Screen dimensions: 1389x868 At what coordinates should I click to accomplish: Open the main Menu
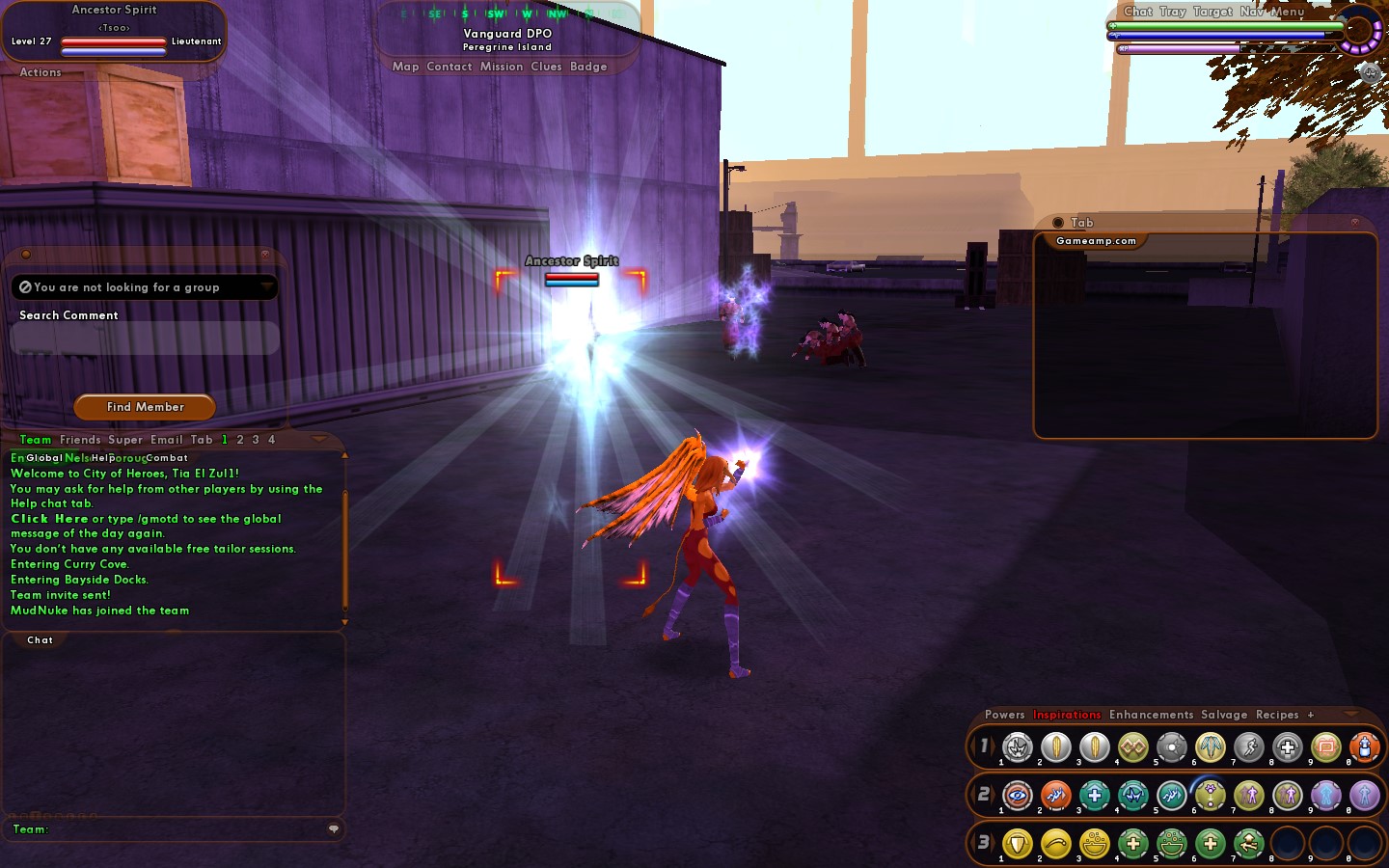coord(1288,12)
